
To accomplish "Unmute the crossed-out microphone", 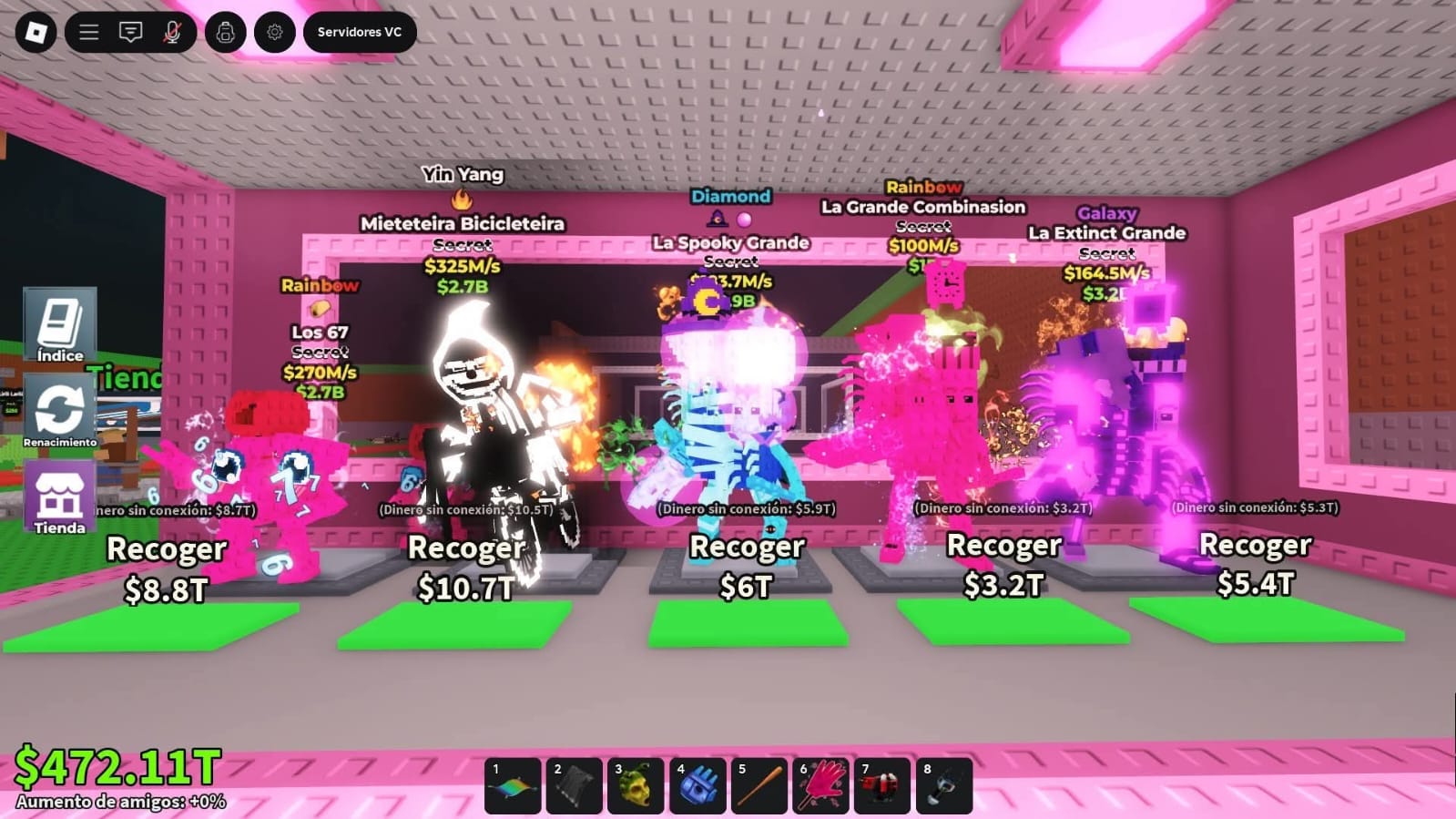I will tap(172, 33).
